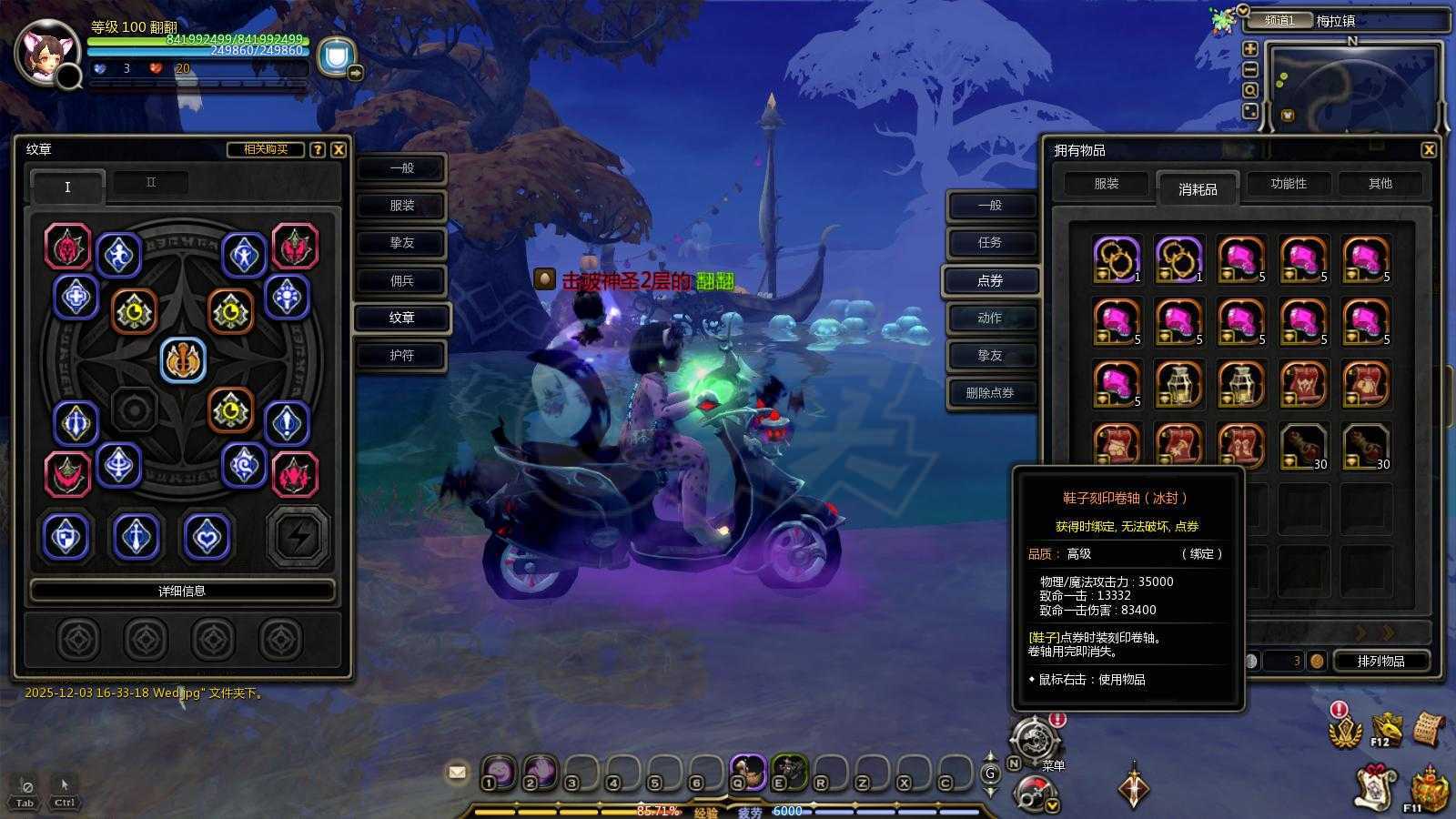Switch to the 消耗品 tab
This screenshot has width=1456, height=819.
click(1198, 189)
